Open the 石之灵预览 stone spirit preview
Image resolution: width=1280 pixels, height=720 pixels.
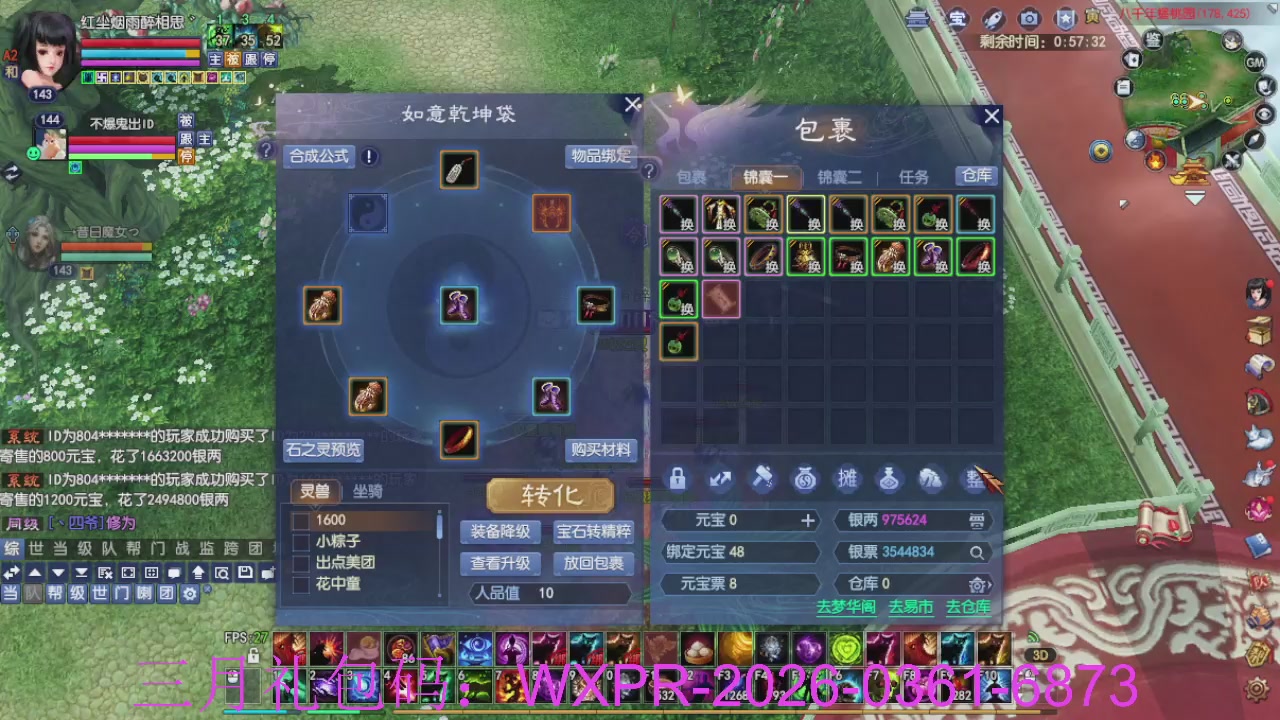323,450
